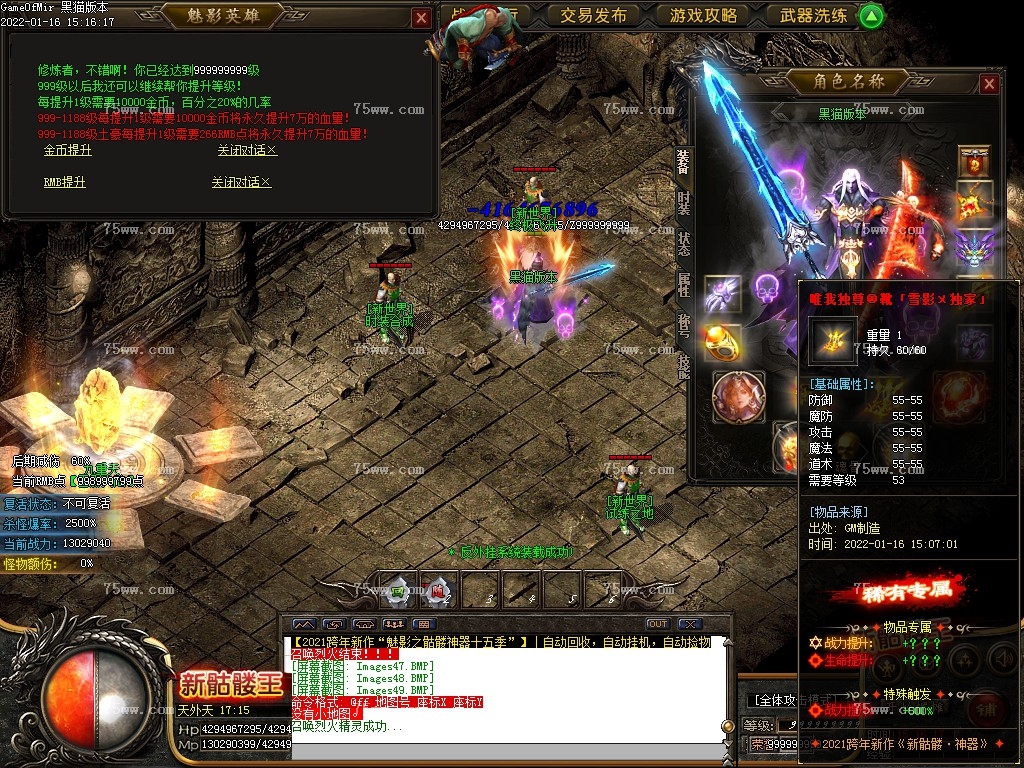
Task: Choose the RMB提升 dialogue option
Action: click(x=64, y=182)
